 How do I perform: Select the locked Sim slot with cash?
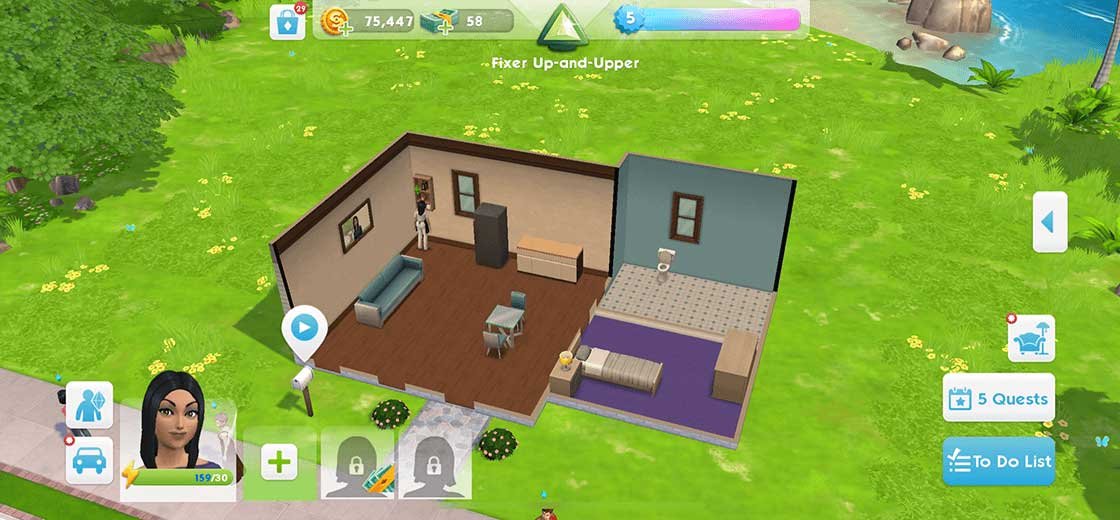click(357, 462)
